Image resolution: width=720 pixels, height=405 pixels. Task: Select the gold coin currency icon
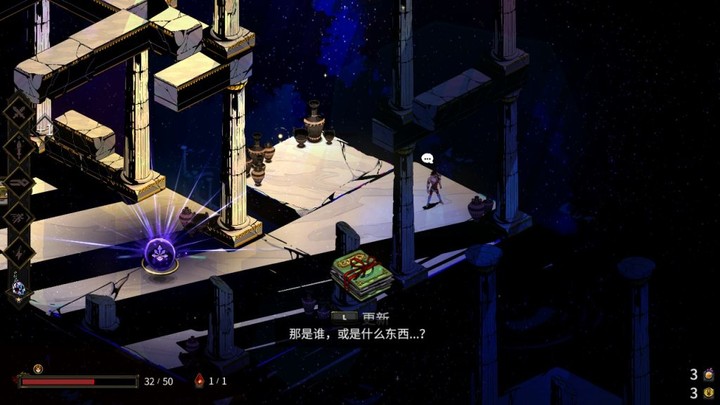coord(709,393)
